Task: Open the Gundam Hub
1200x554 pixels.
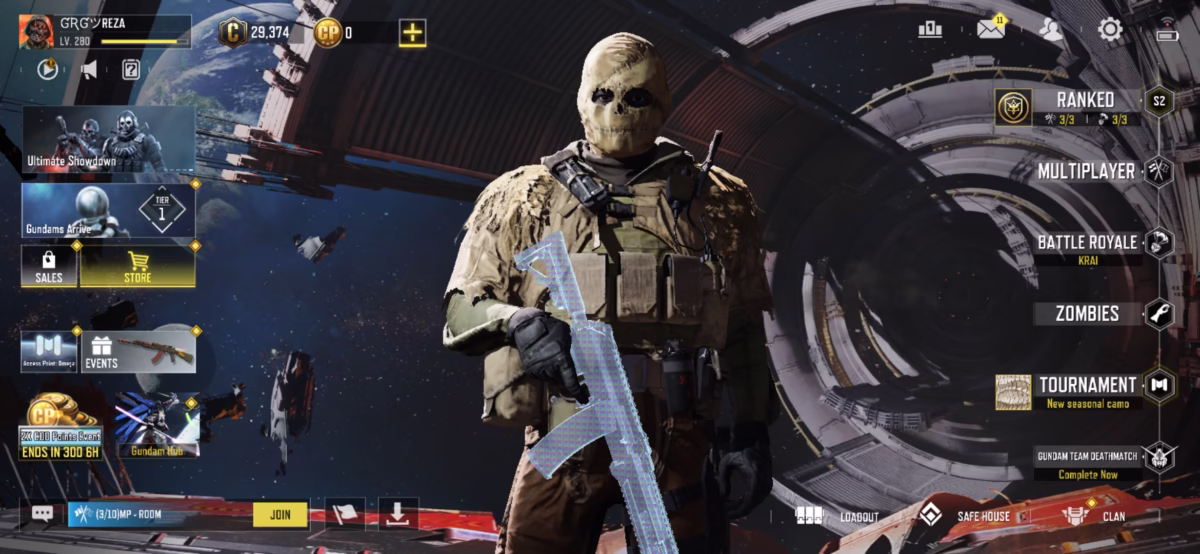Action: tap(157, 425)
